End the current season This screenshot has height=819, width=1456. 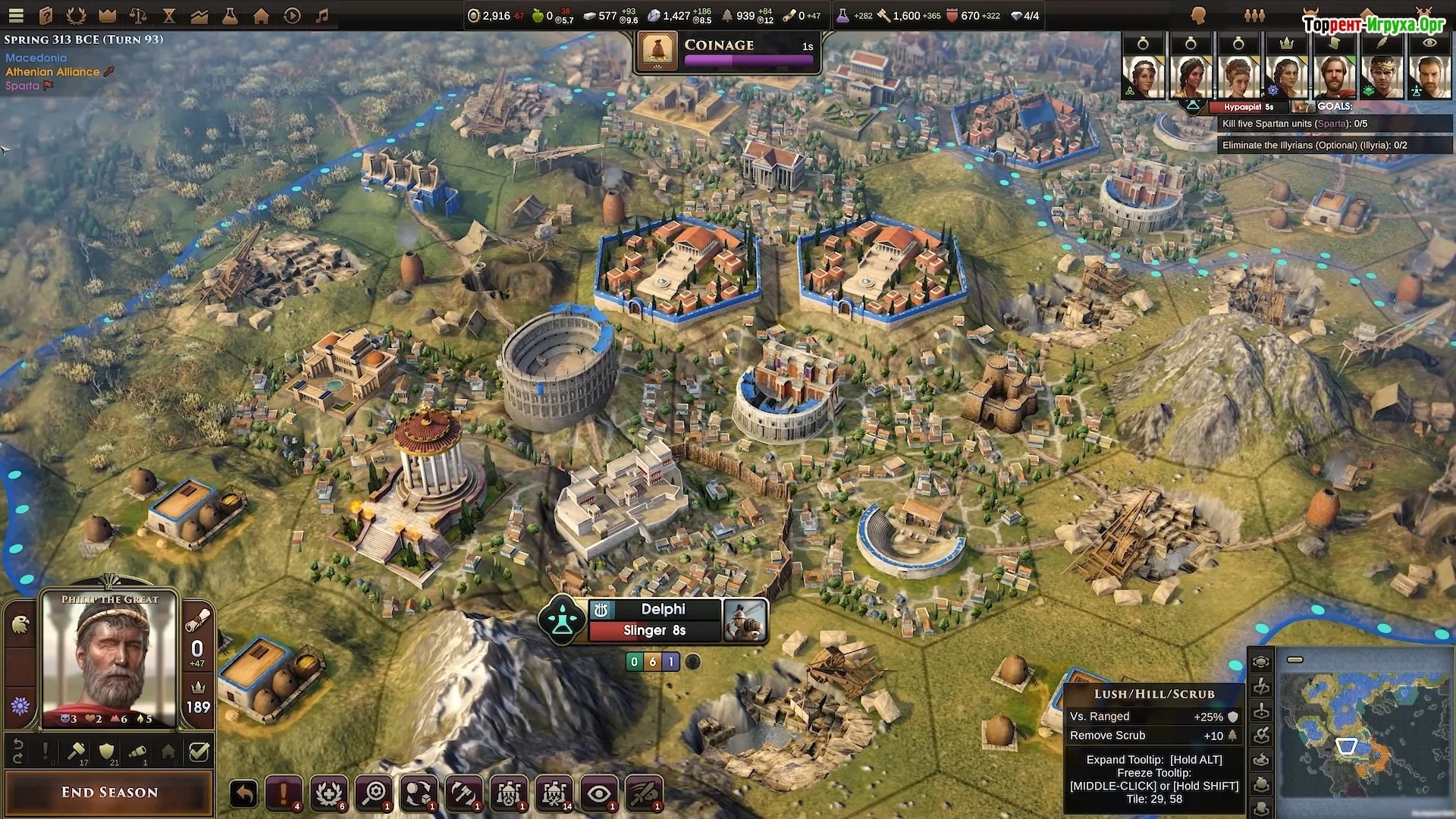point(109,792)
